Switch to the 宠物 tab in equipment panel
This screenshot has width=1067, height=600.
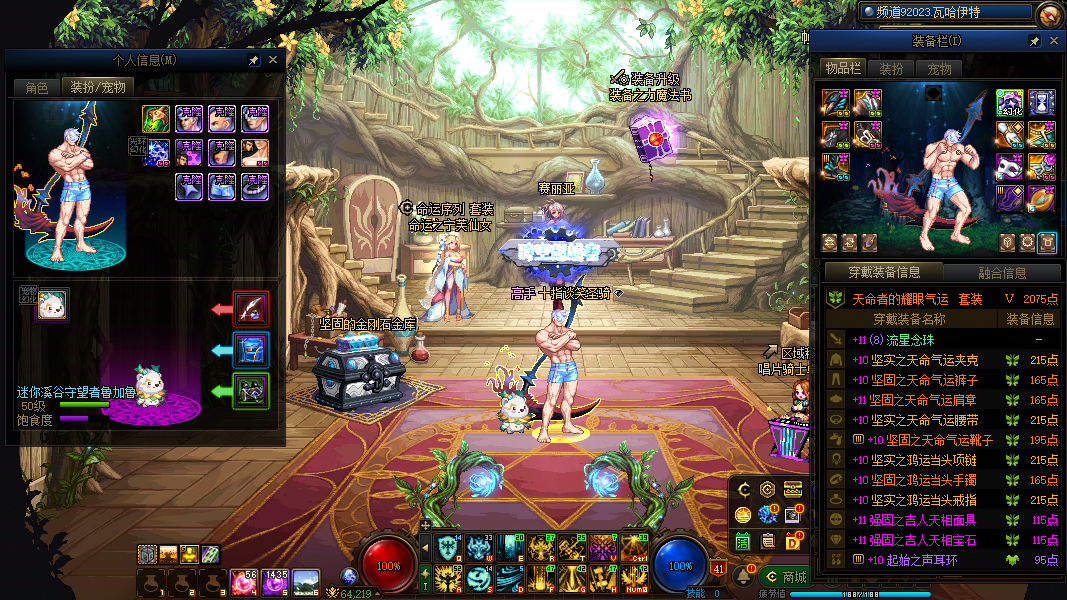coord(939,69)
